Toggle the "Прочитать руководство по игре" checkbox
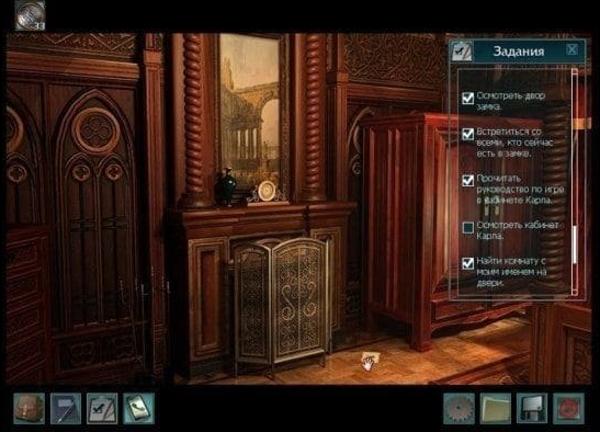 coord(468,180)
